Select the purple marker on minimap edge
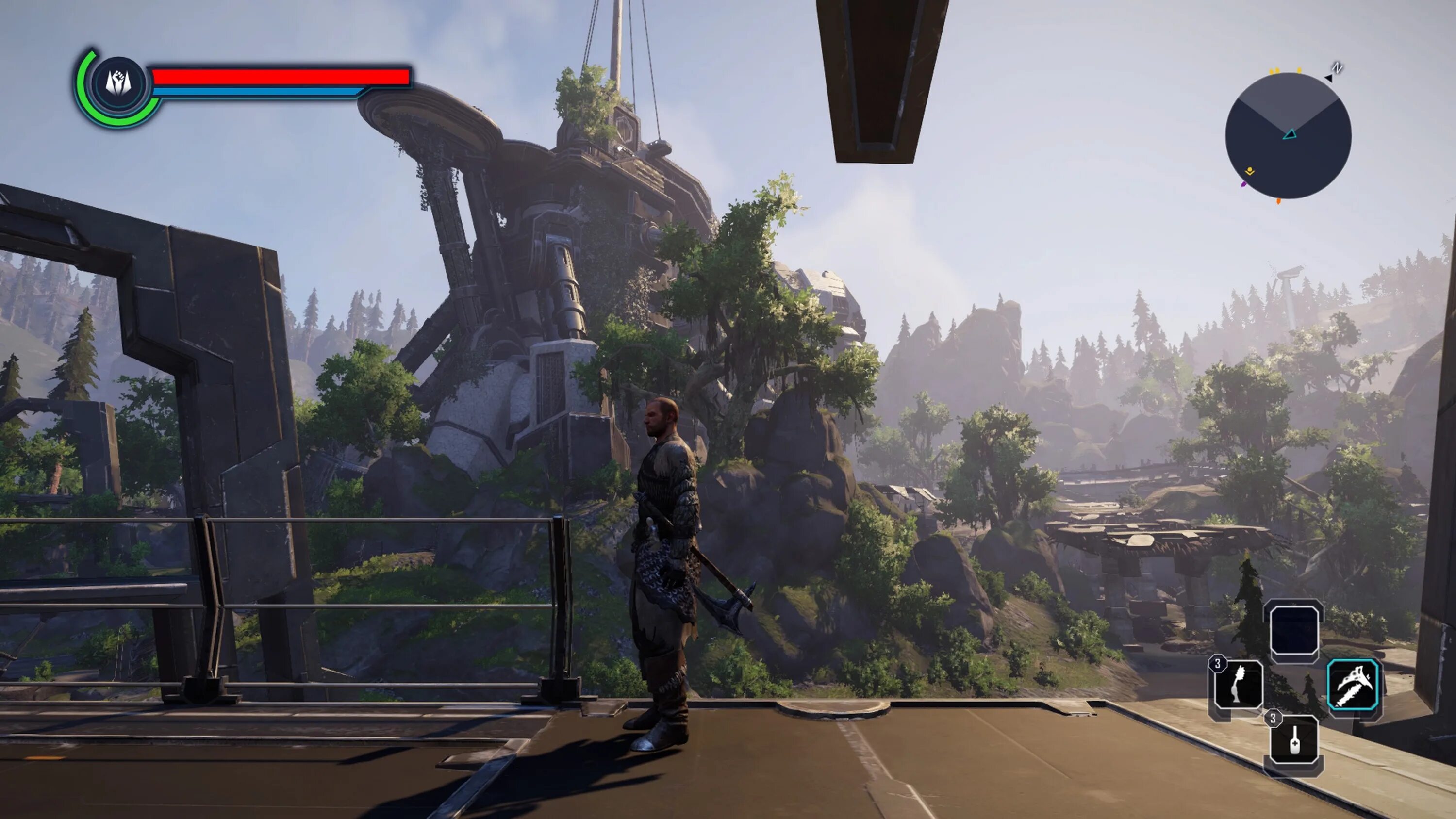 (1243, 184)
